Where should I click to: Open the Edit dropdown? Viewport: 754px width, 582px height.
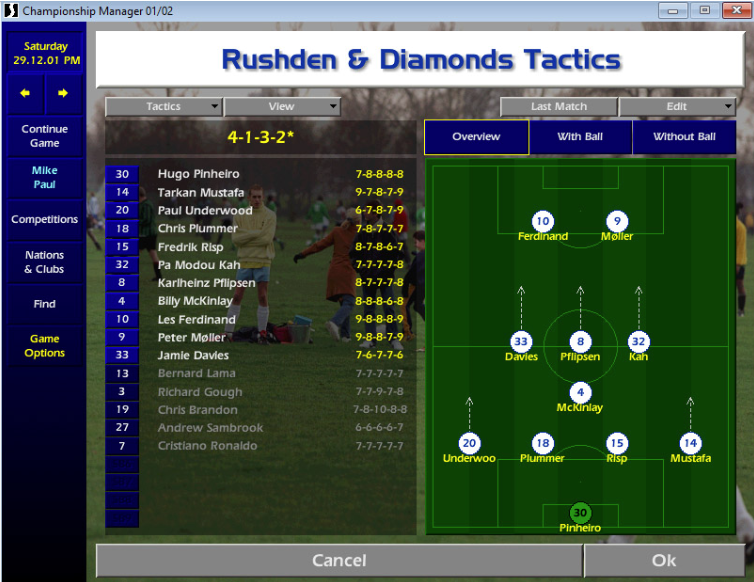(x=677, y=107)
